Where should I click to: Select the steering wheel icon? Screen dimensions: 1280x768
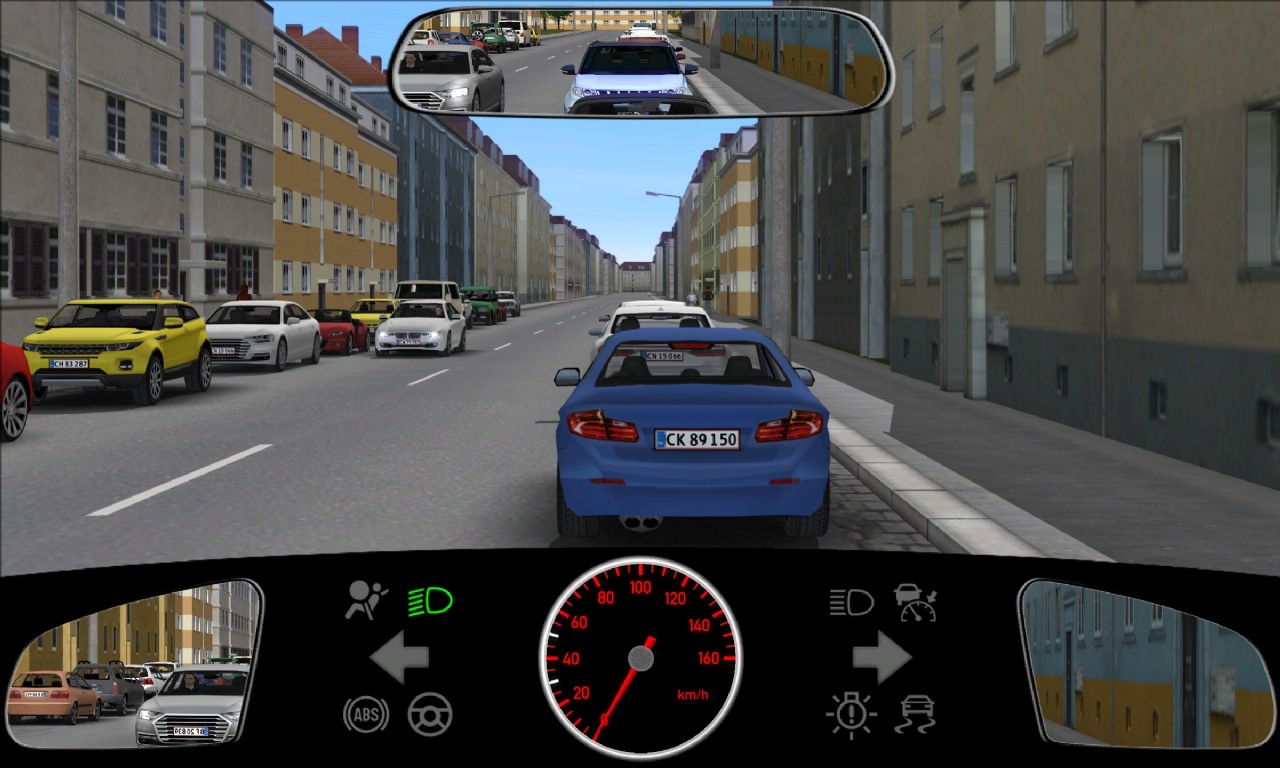430,714
